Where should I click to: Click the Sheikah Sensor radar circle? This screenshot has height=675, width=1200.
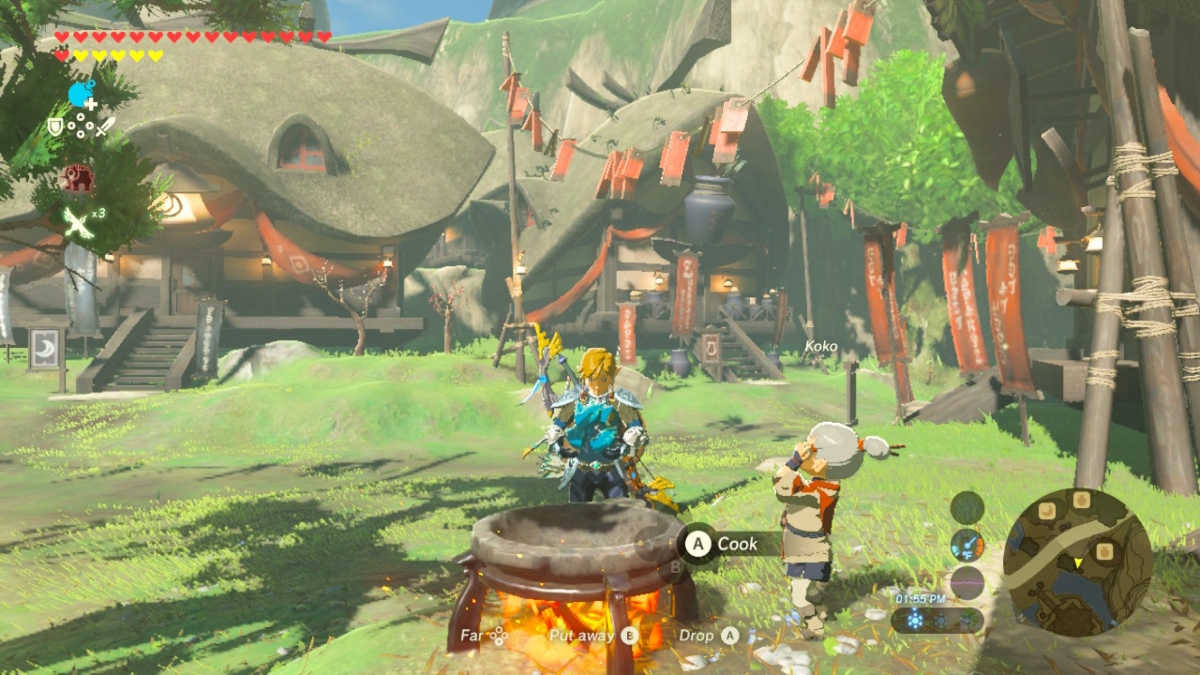point(967,508)
